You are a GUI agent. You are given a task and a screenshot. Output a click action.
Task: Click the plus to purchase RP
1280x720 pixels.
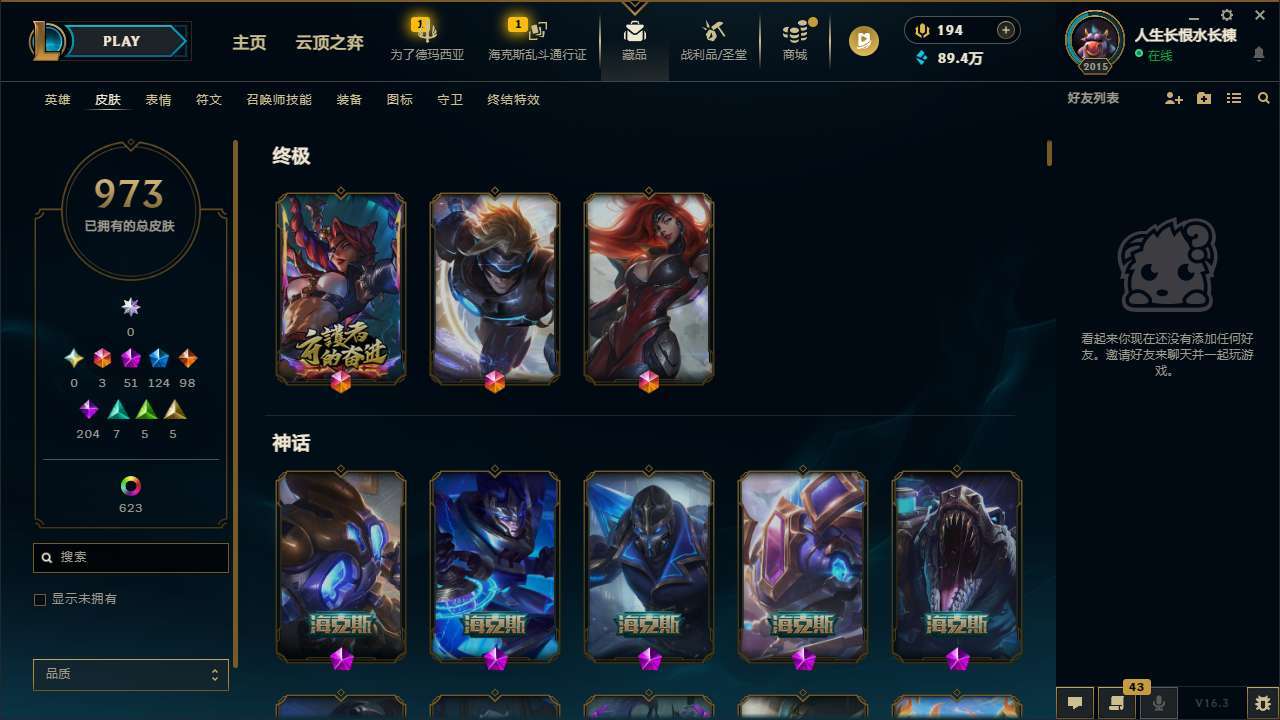coord(1004,30)
